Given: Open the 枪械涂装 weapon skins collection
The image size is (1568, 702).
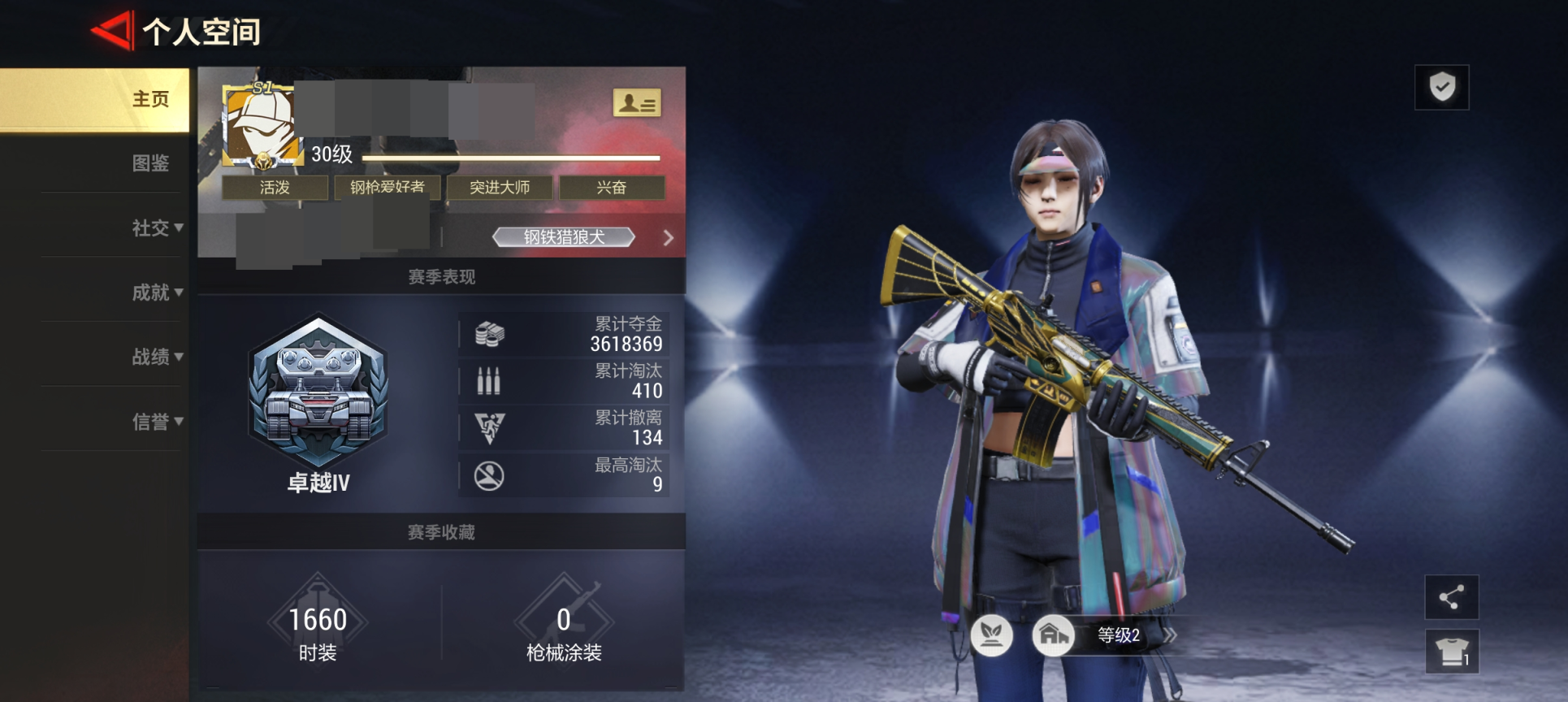Looking at the screenshot, I should tap(563, 628).
